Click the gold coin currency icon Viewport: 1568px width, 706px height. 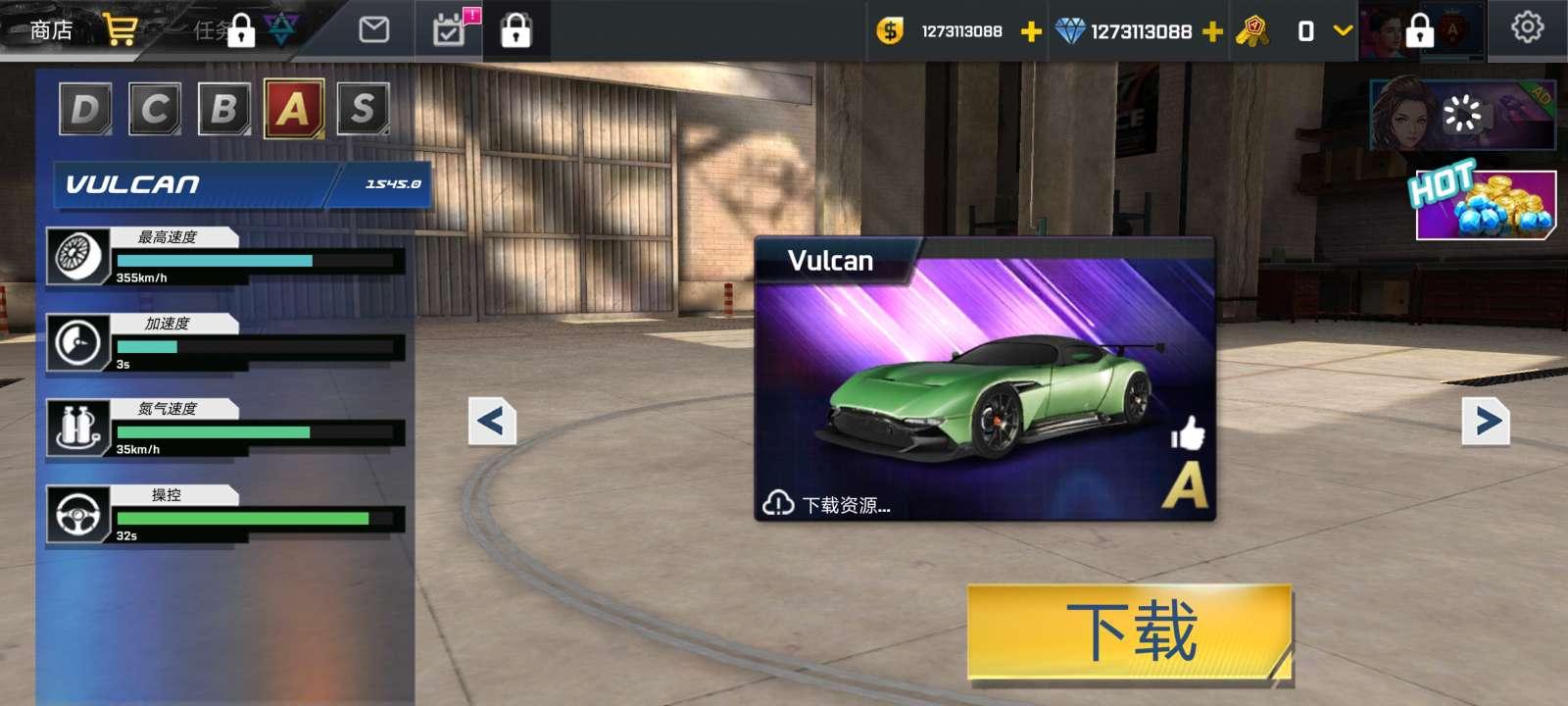click(891, 31)
